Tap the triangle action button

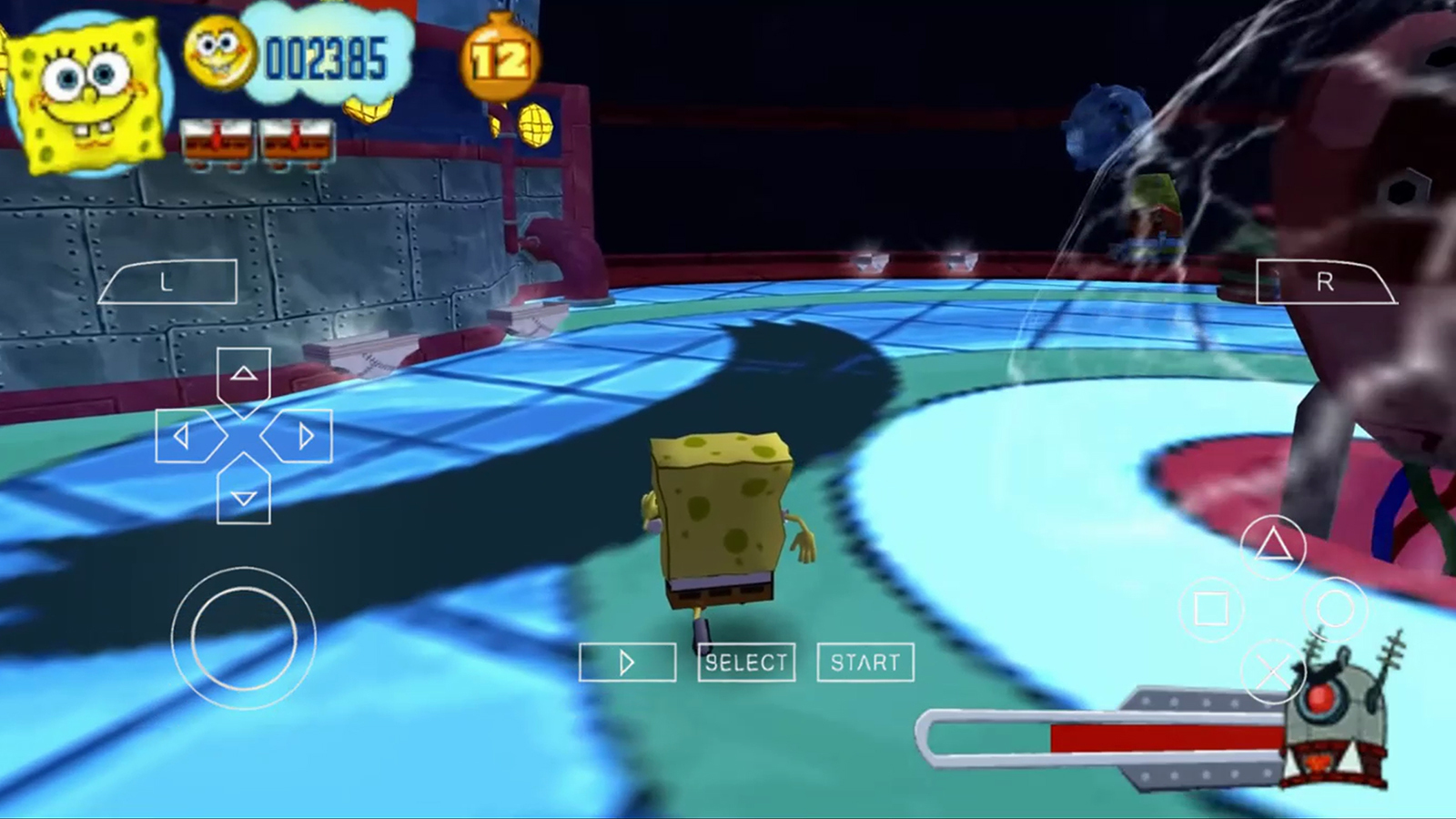pyautogui.click(x=1273, y=546)
